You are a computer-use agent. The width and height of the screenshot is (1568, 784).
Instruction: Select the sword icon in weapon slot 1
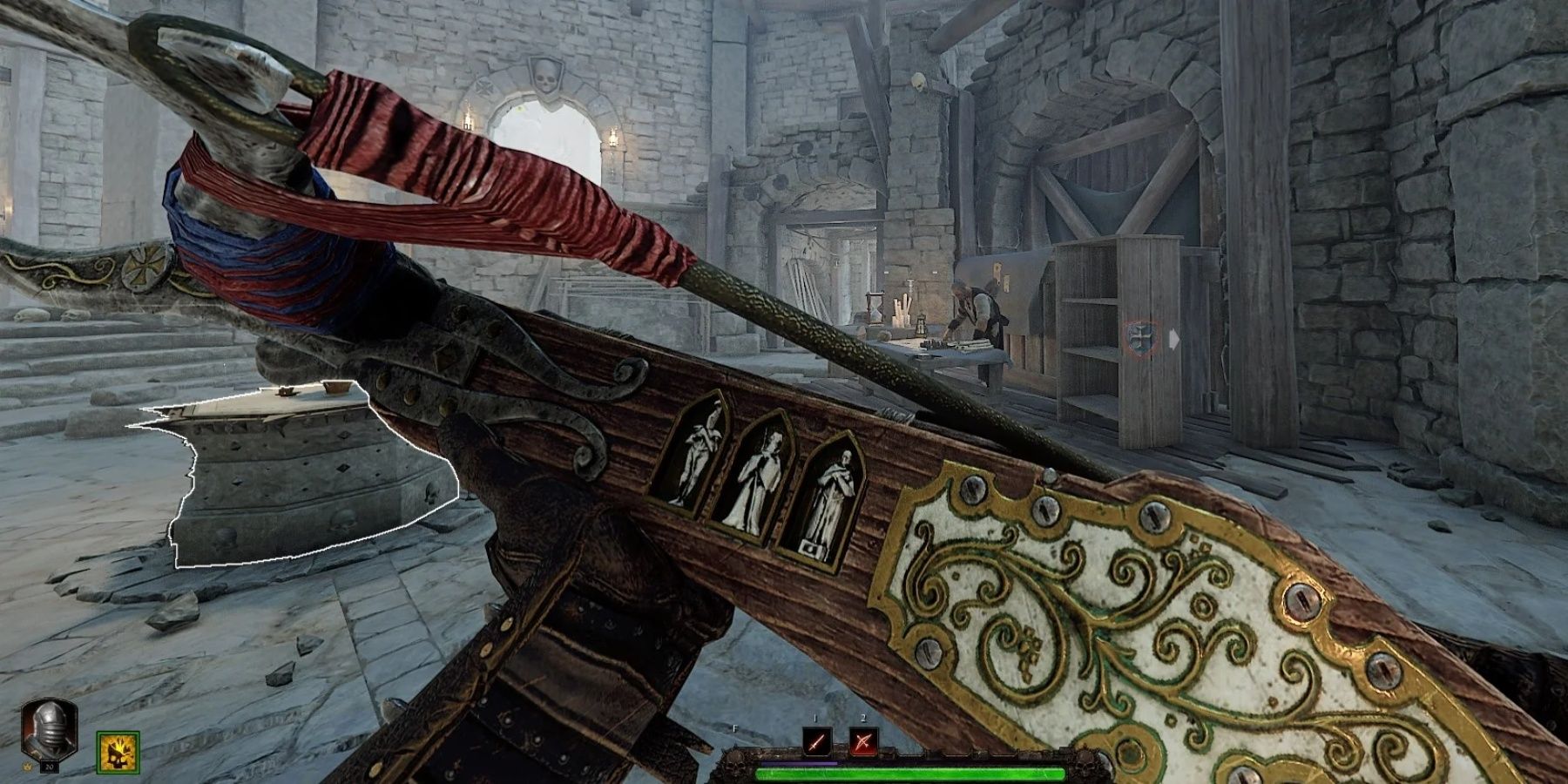coord(817,743)
